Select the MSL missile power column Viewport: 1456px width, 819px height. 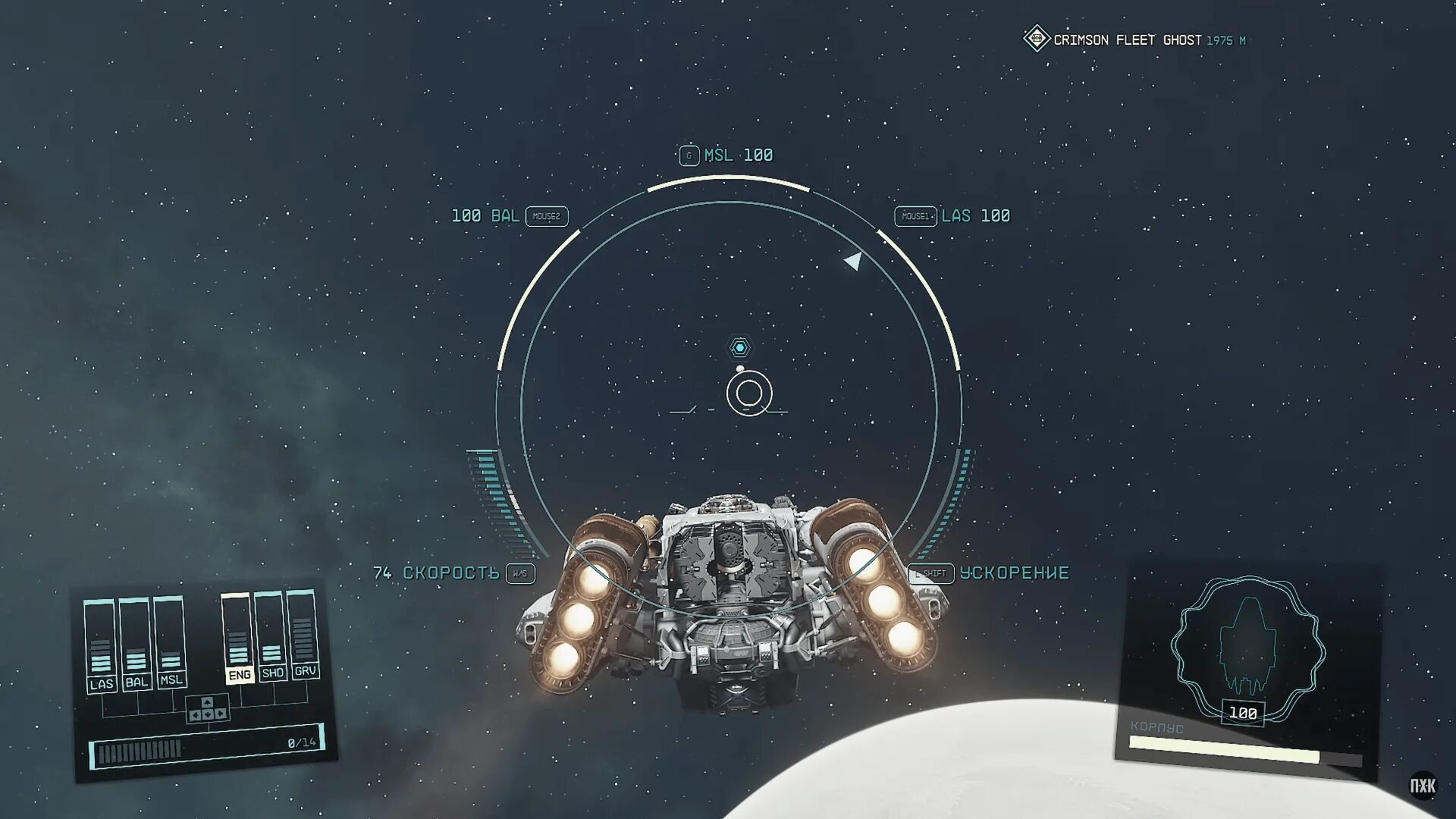tap(170, 642)
